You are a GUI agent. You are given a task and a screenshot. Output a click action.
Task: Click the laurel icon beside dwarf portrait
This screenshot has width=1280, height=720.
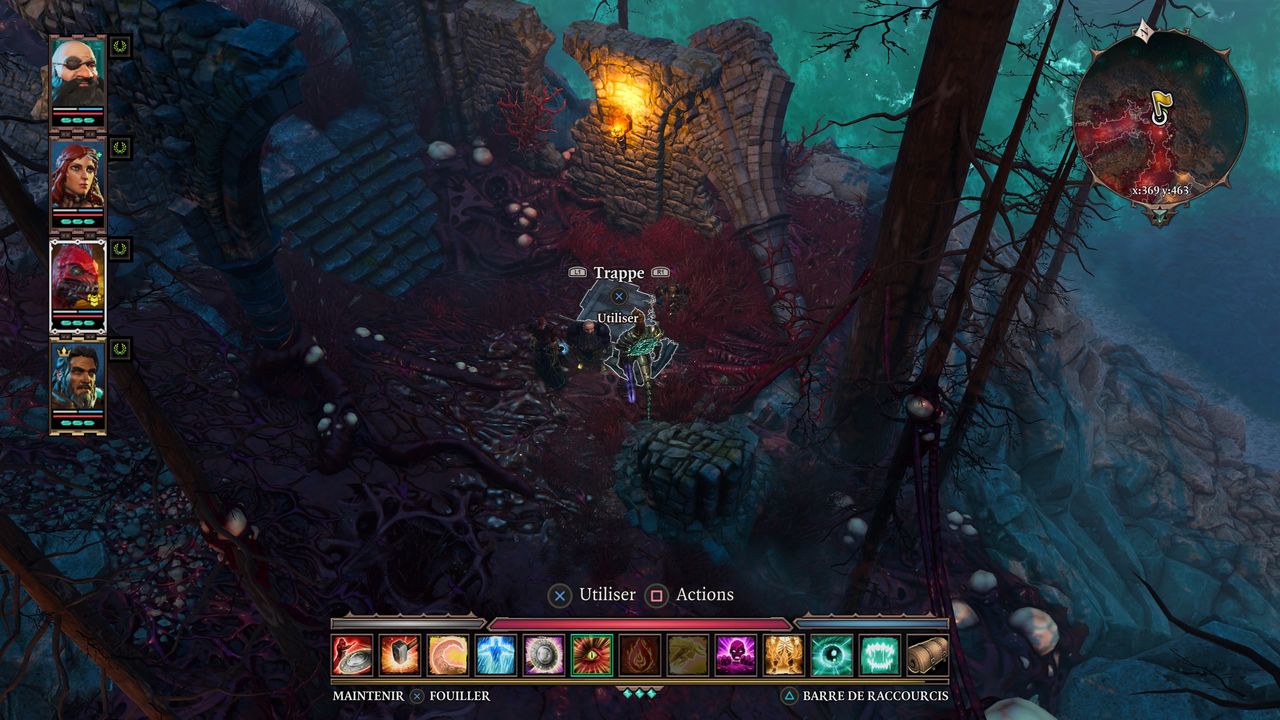click(120, 46)
